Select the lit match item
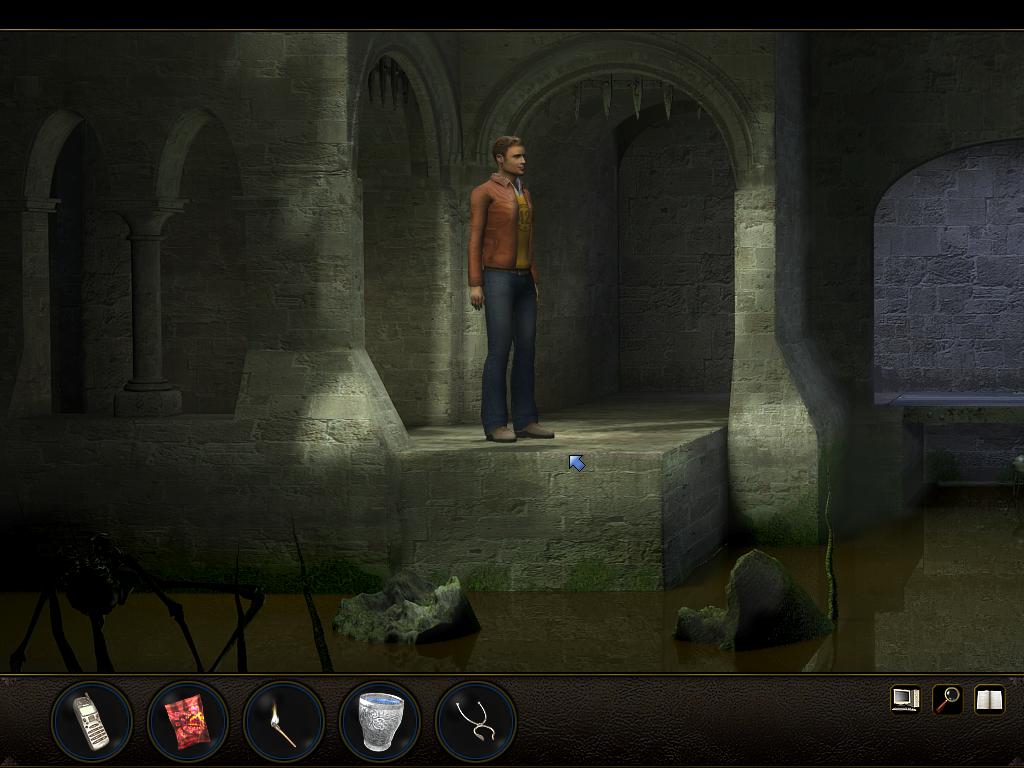The image size is (1024, 768). pyautogui.click(x=284, y=722)
